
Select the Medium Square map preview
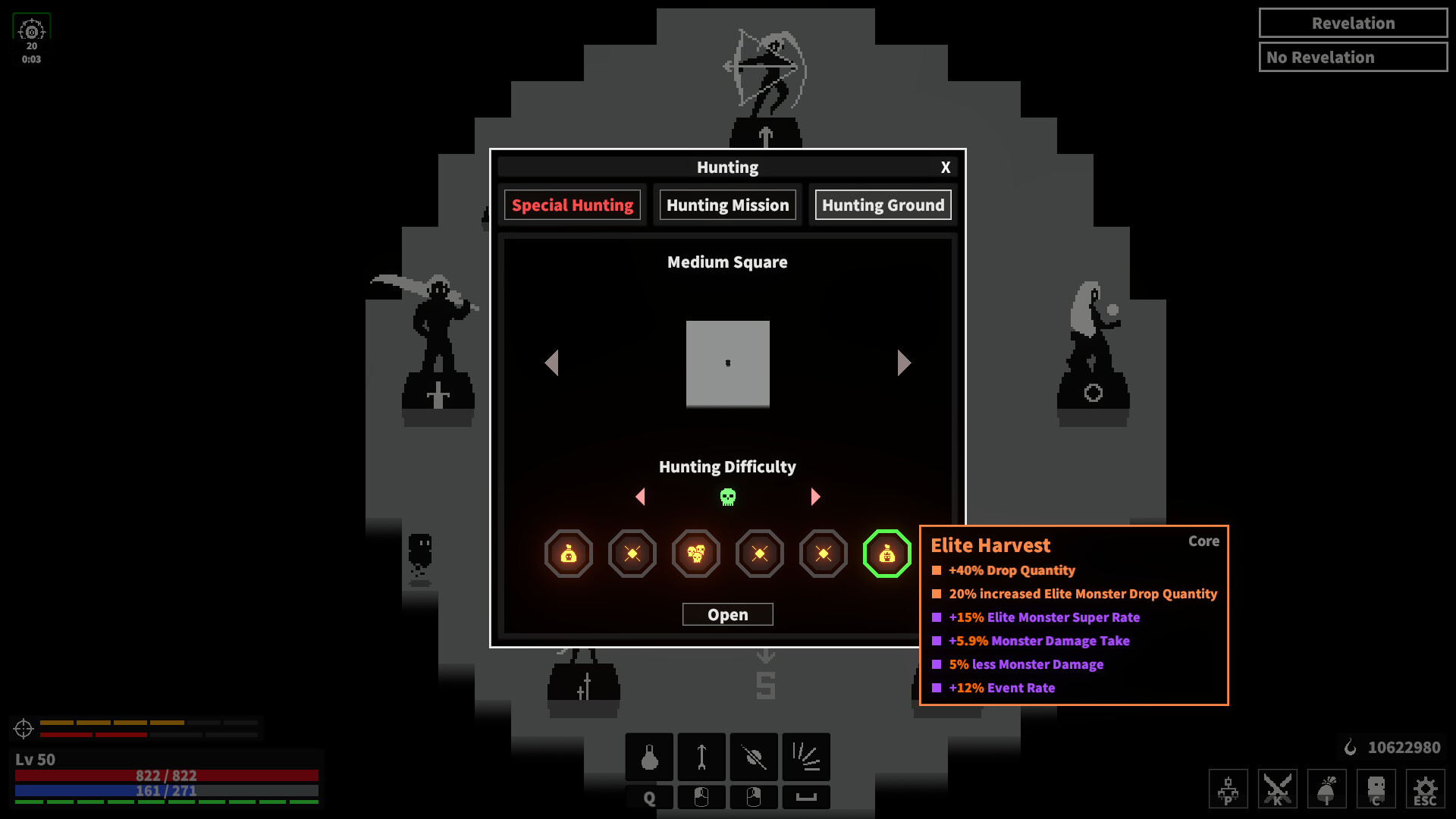tap(727, 363)
